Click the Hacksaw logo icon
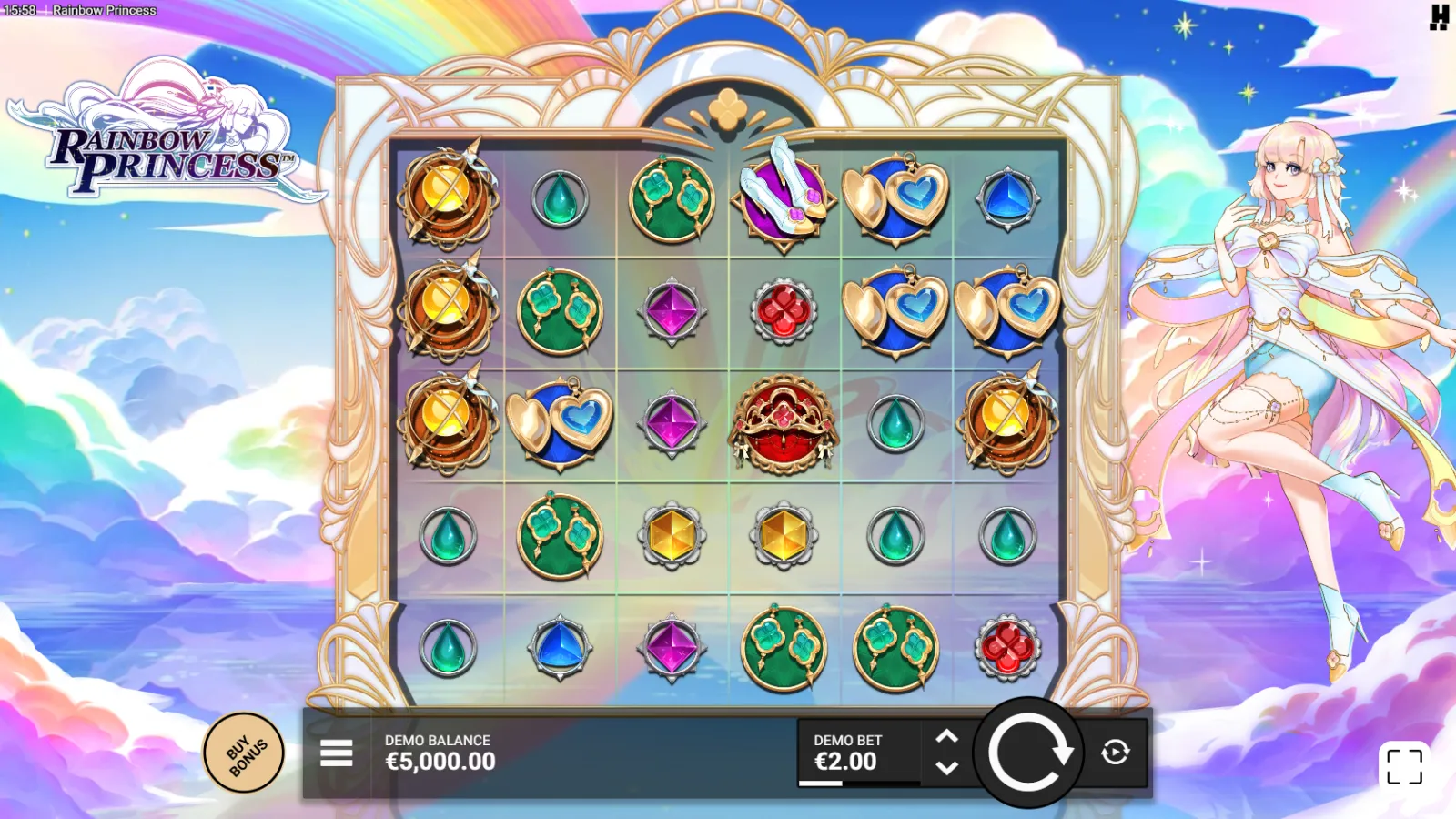 pos(1439,17)
